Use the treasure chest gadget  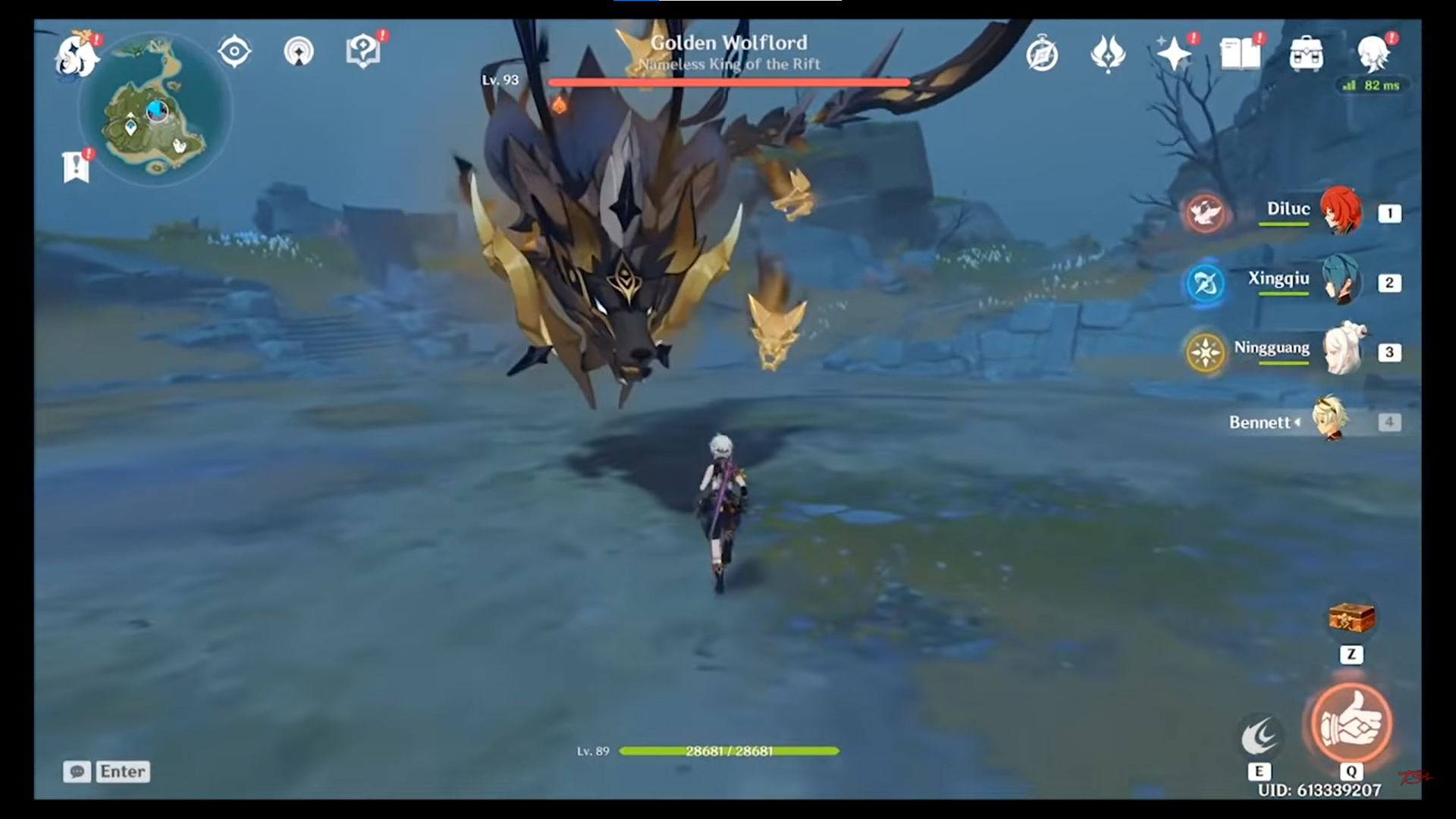click(x=1351, y=618)
